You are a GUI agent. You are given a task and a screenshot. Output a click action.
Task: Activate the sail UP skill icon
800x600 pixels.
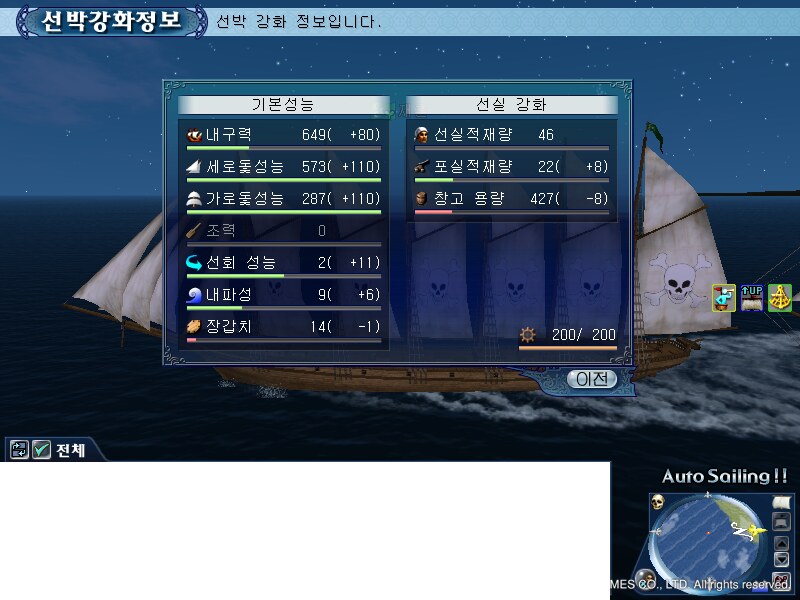click(752, 297)
